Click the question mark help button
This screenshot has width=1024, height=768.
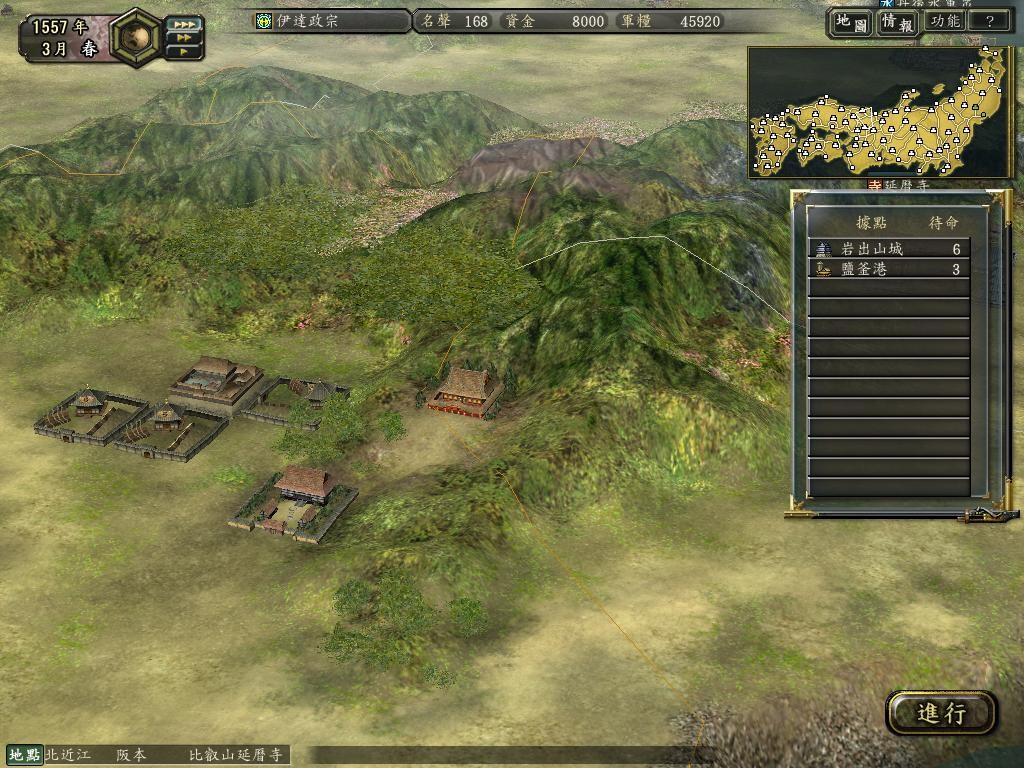(x=989, y=22)
